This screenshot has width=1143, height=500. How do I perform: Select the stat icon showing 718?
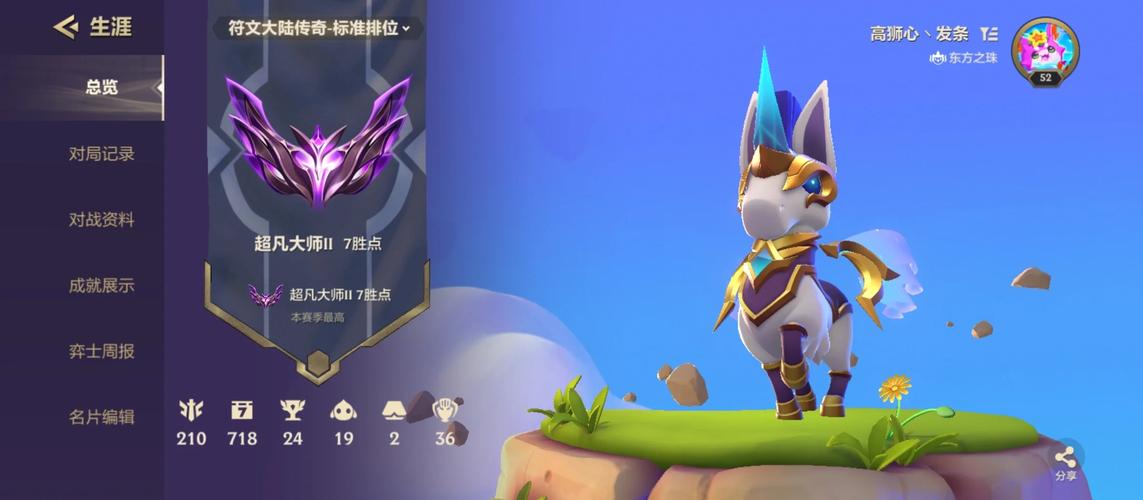[x=242, y=410]
